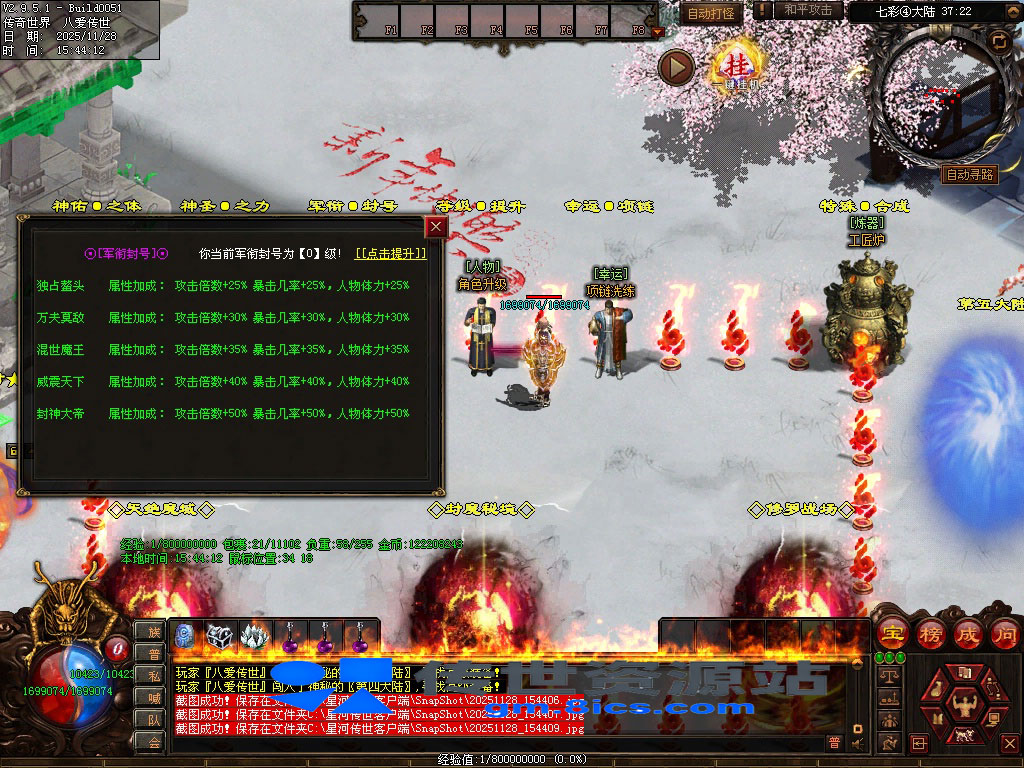Activate the 一键挂机 auto-hang icon
1024x768 pixels.
point(739,66)
